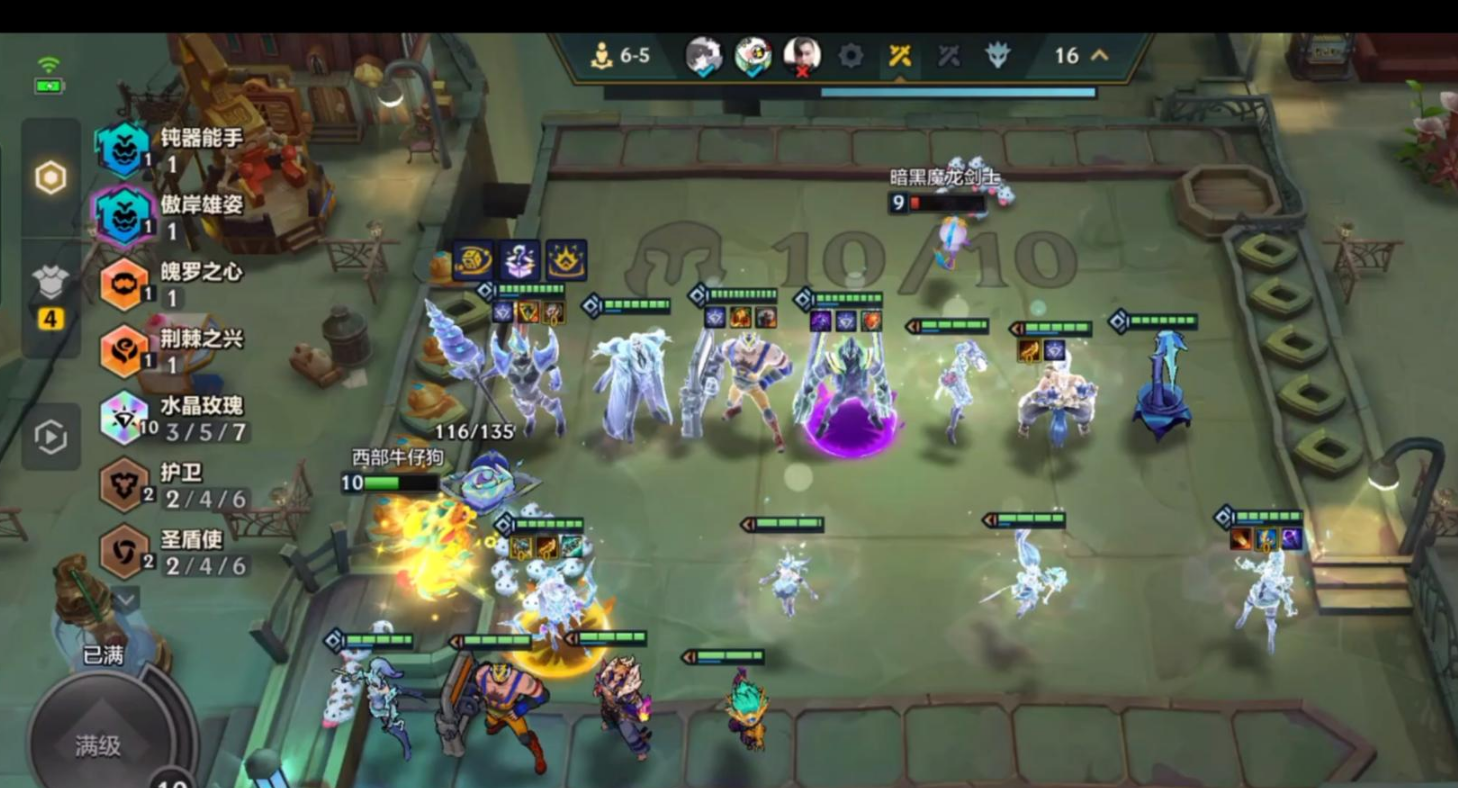Click the grey crossed-swords next round icon
1458x788 pixels.
click(x=948, y=56)
